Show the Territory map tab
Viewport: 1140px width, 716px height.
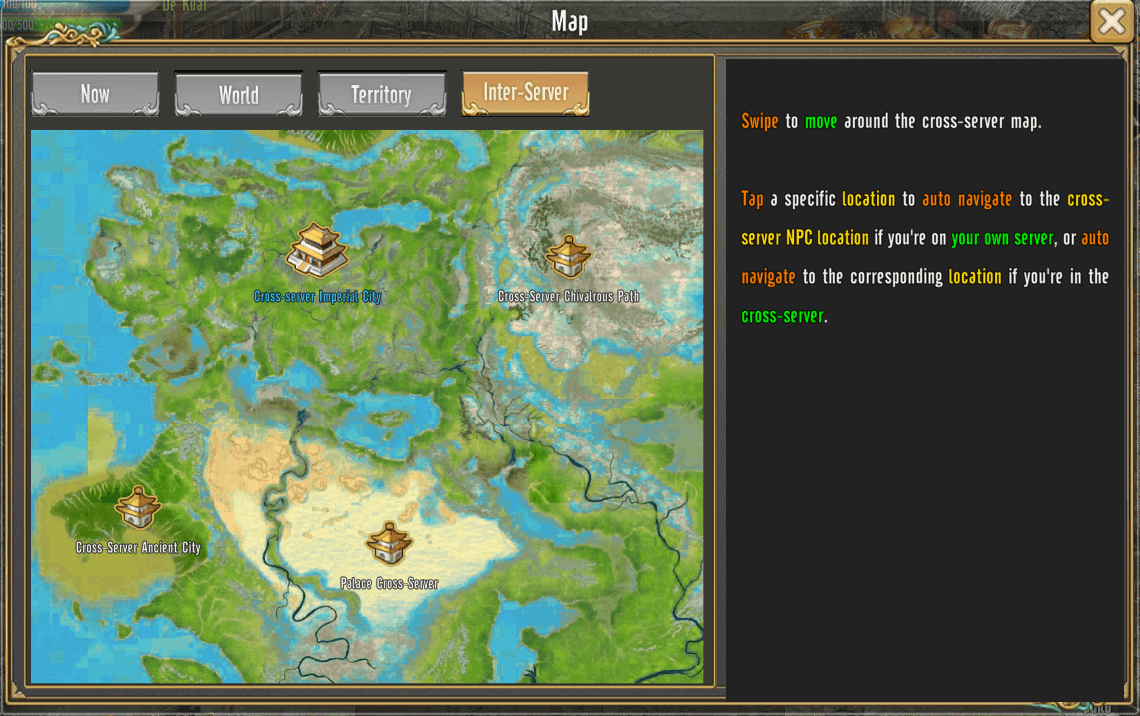(x=381, y=95)
